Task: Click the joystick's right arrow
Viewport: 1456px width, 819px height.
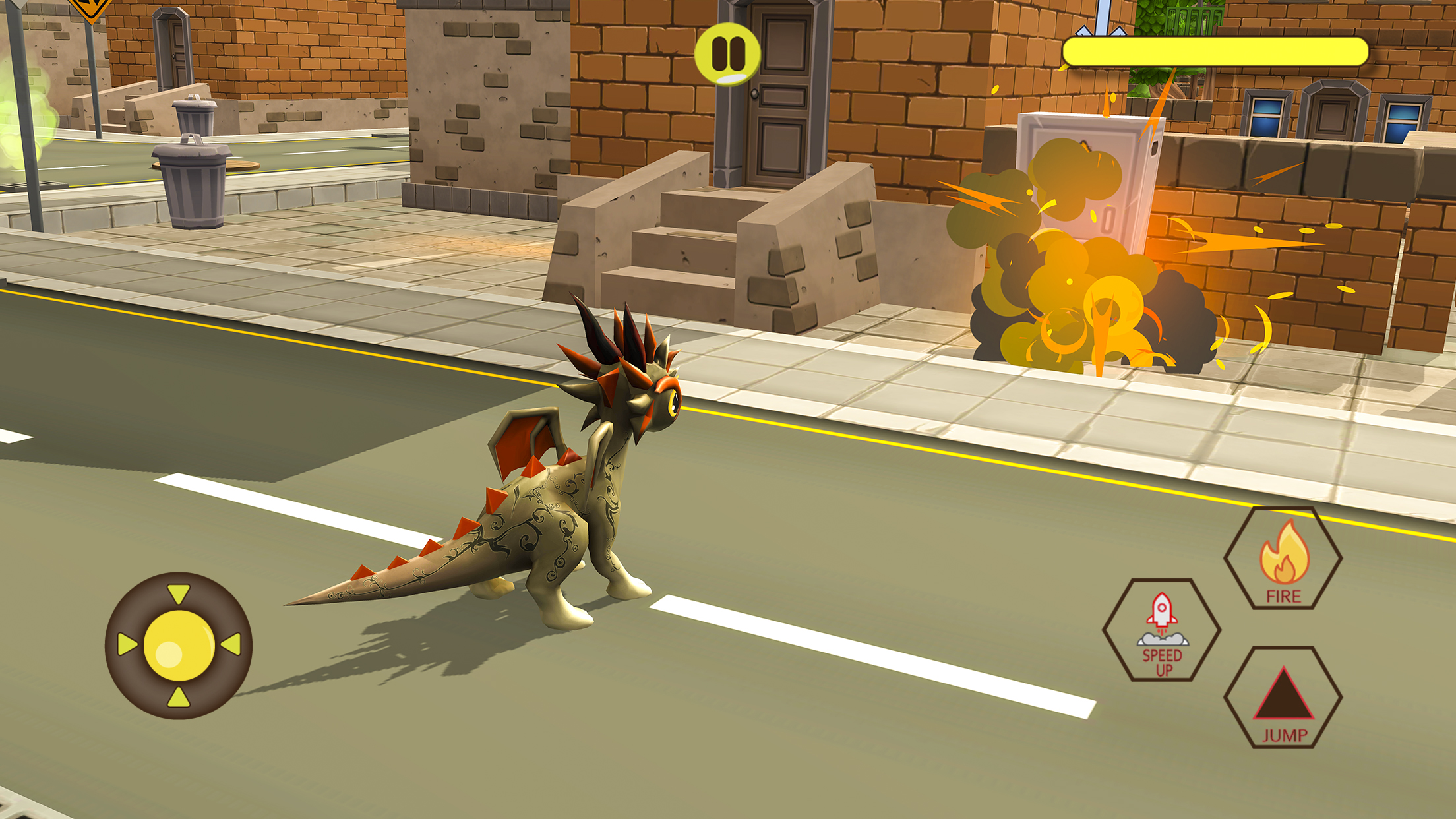Action: 231,644
